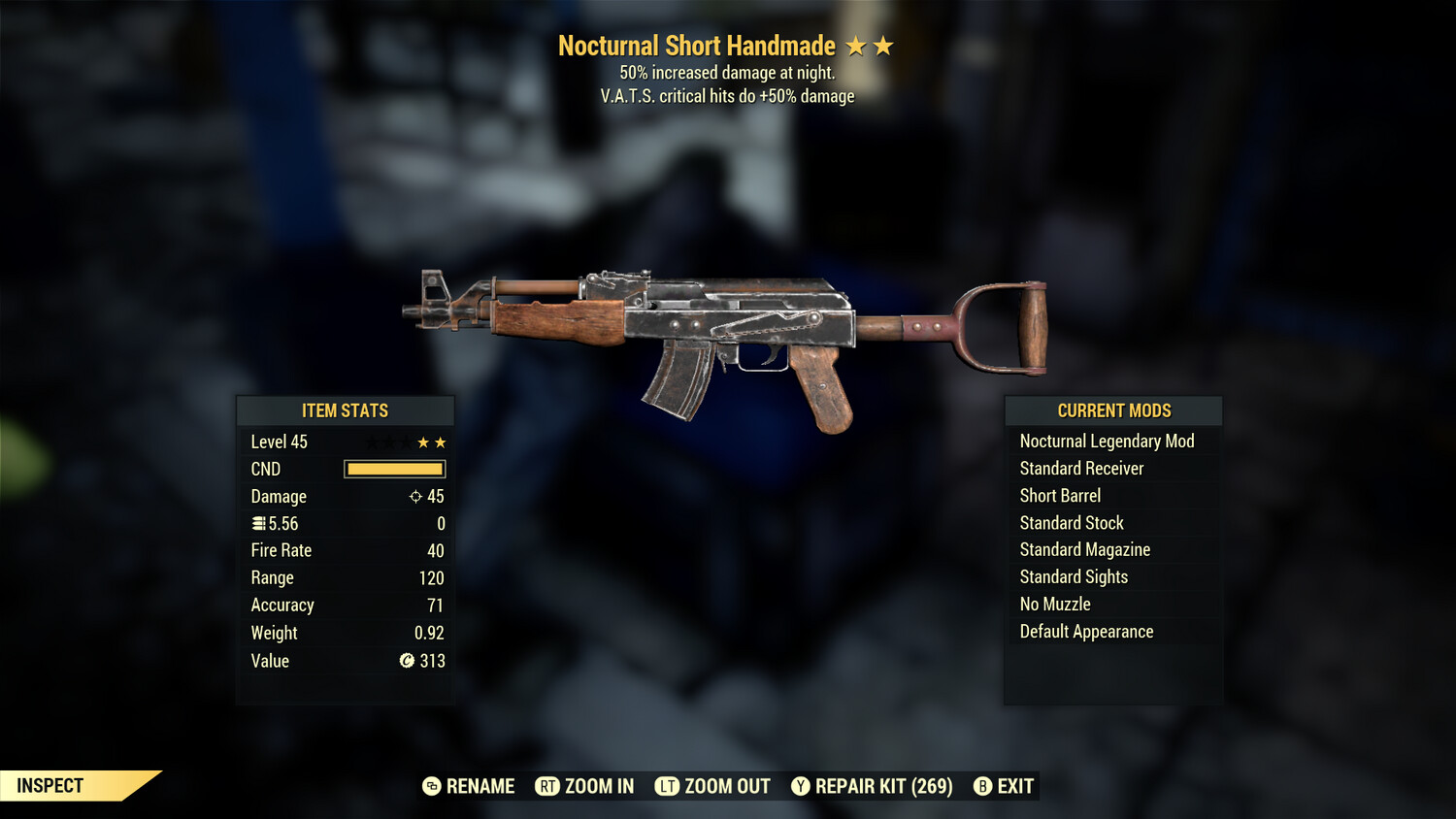Click the caps currency icon next to Value
1456x819 pixels.
pos(410,661)
